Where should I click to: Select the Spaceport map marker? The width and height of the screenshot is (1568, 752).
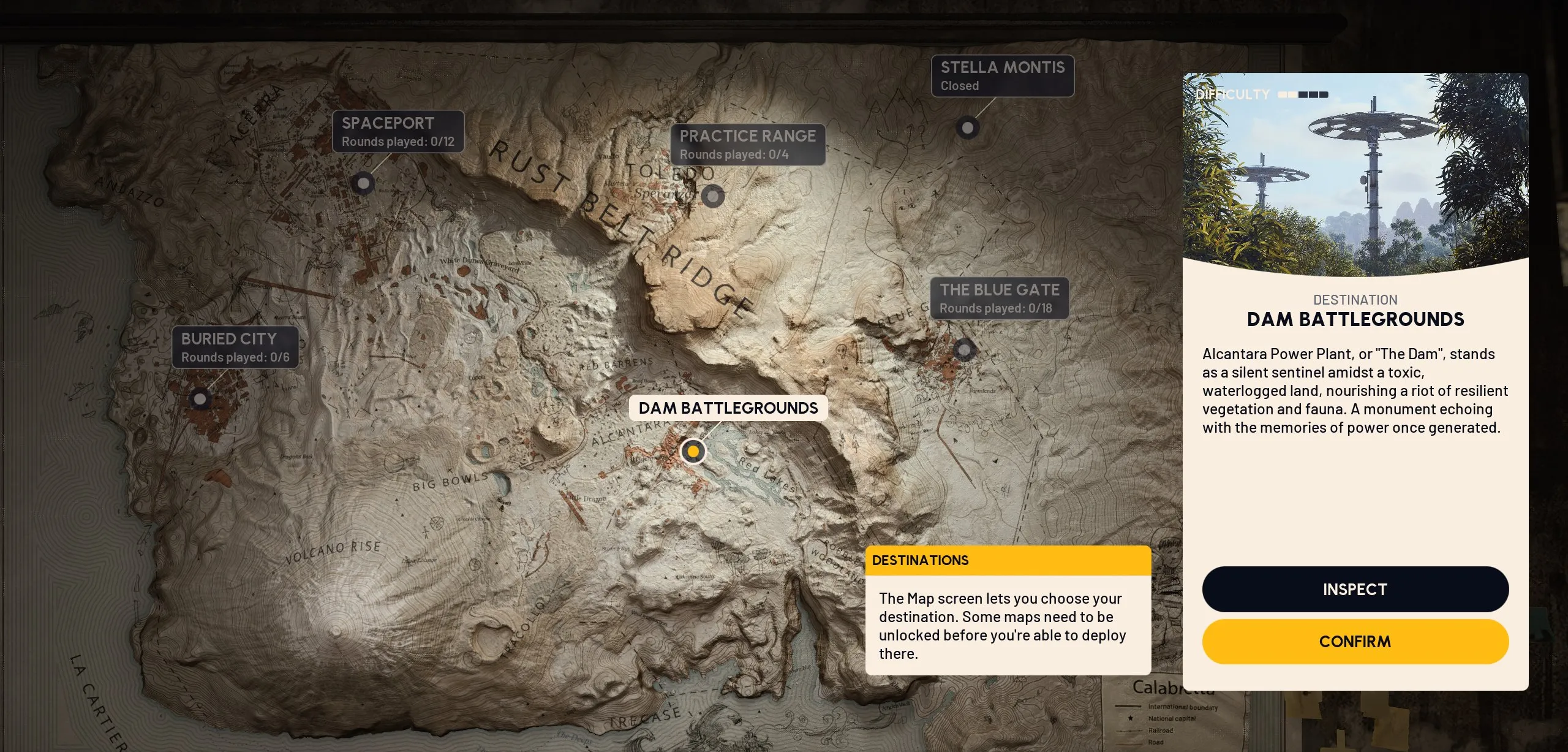[x=363, y=183]
